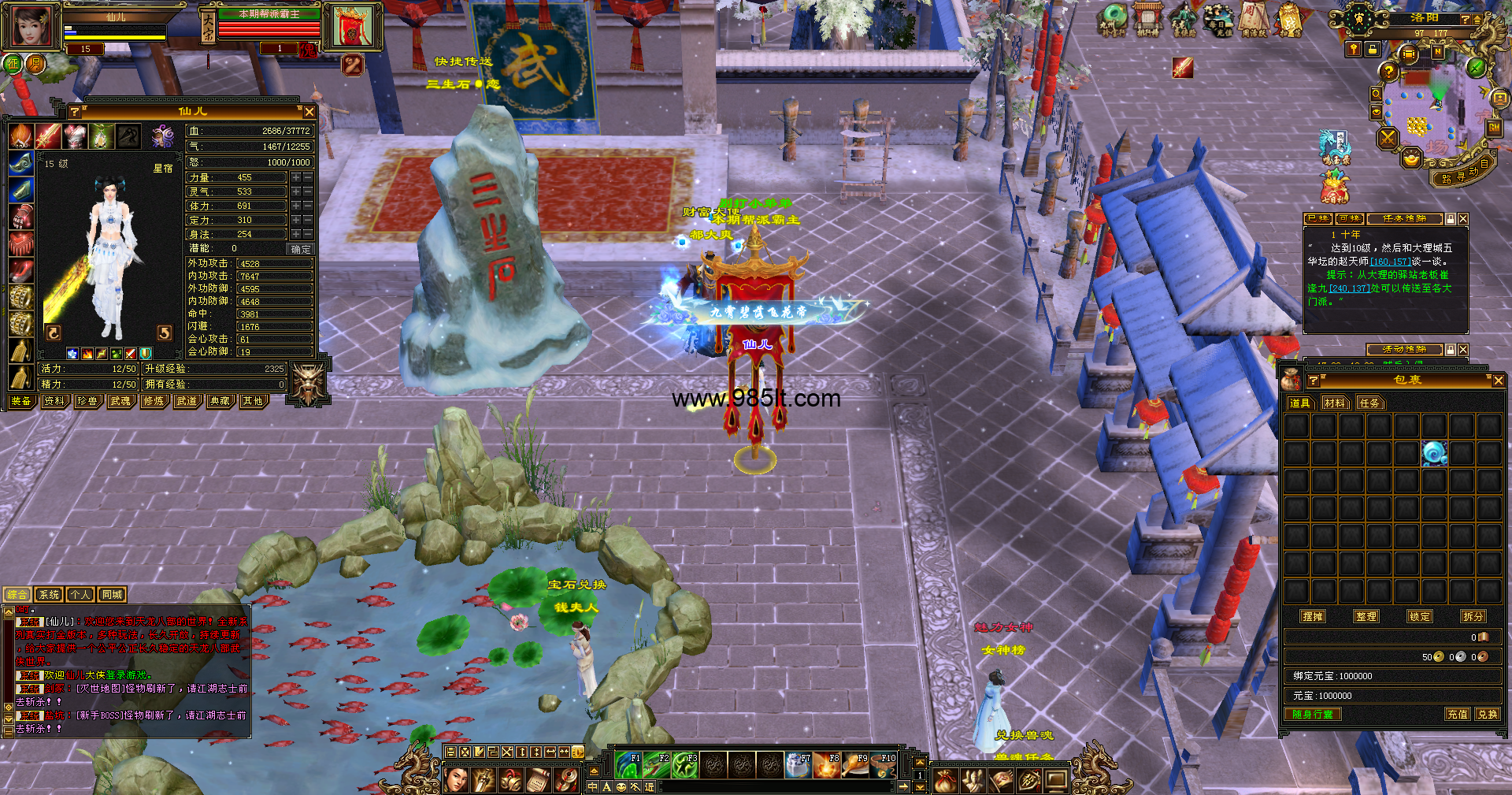Click the 整理 sort button
Screen dimensions: 1512x795
pos(1366,616)
